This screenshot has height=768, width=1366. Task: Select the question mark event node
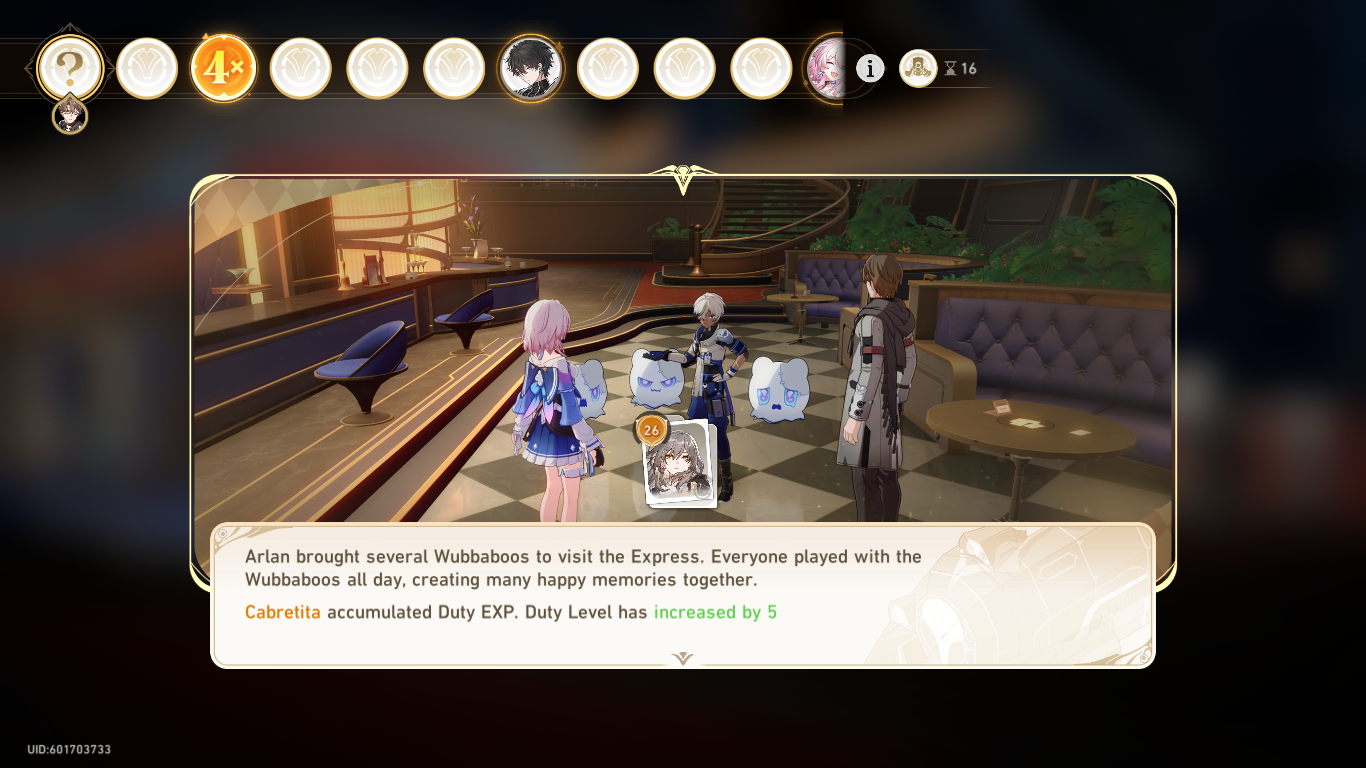coord(69,68)
